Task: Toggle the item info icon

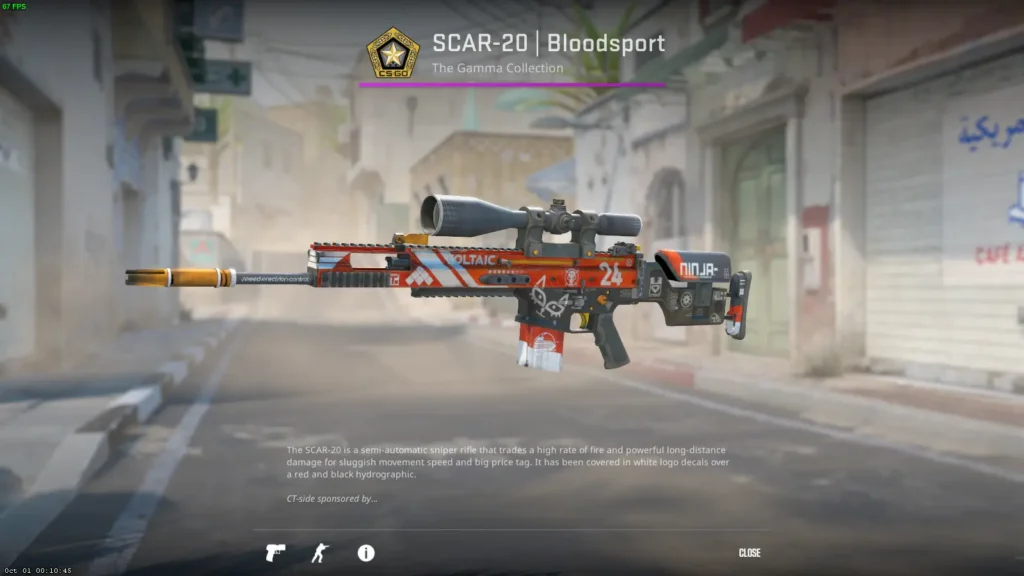Action: (366, 553)
